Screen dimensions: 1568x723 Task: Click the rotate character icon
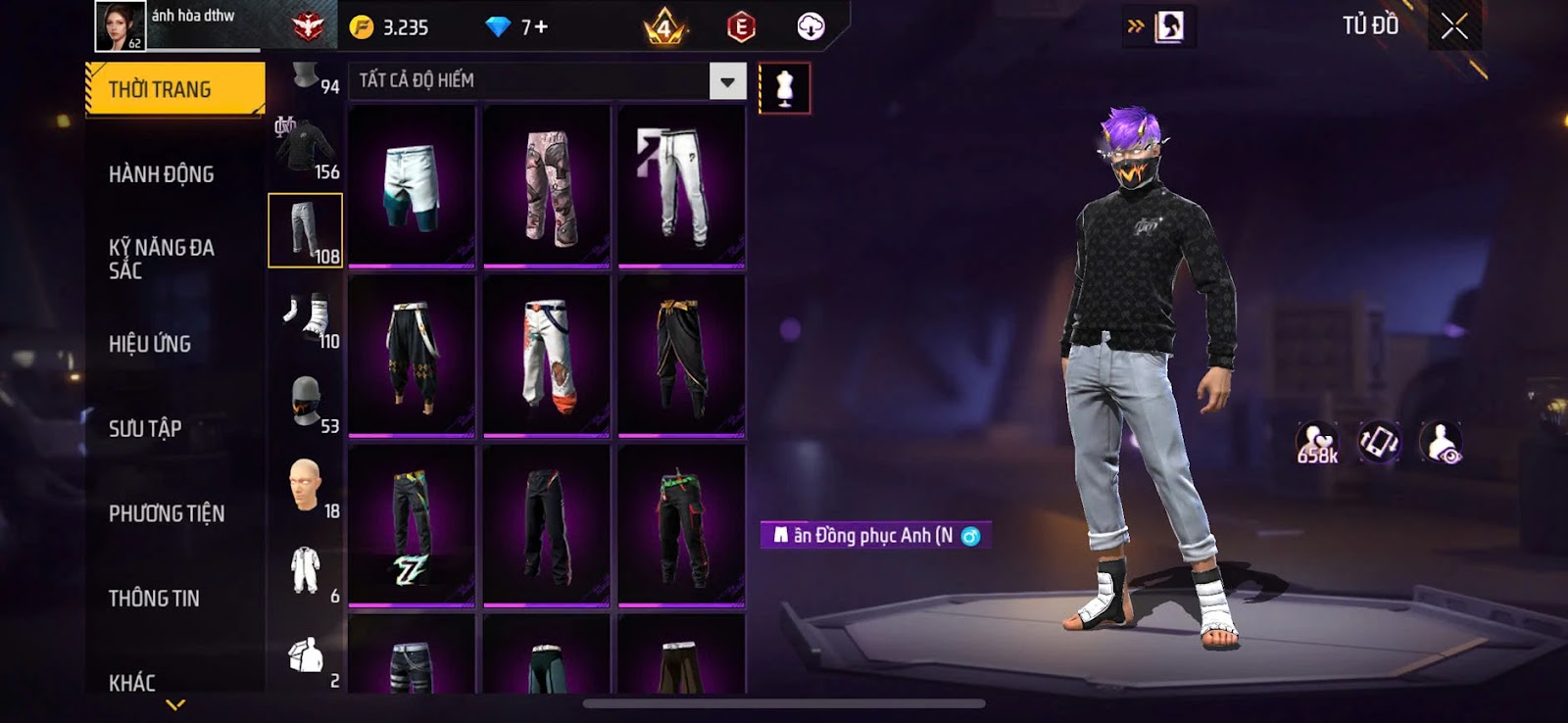1379,443
